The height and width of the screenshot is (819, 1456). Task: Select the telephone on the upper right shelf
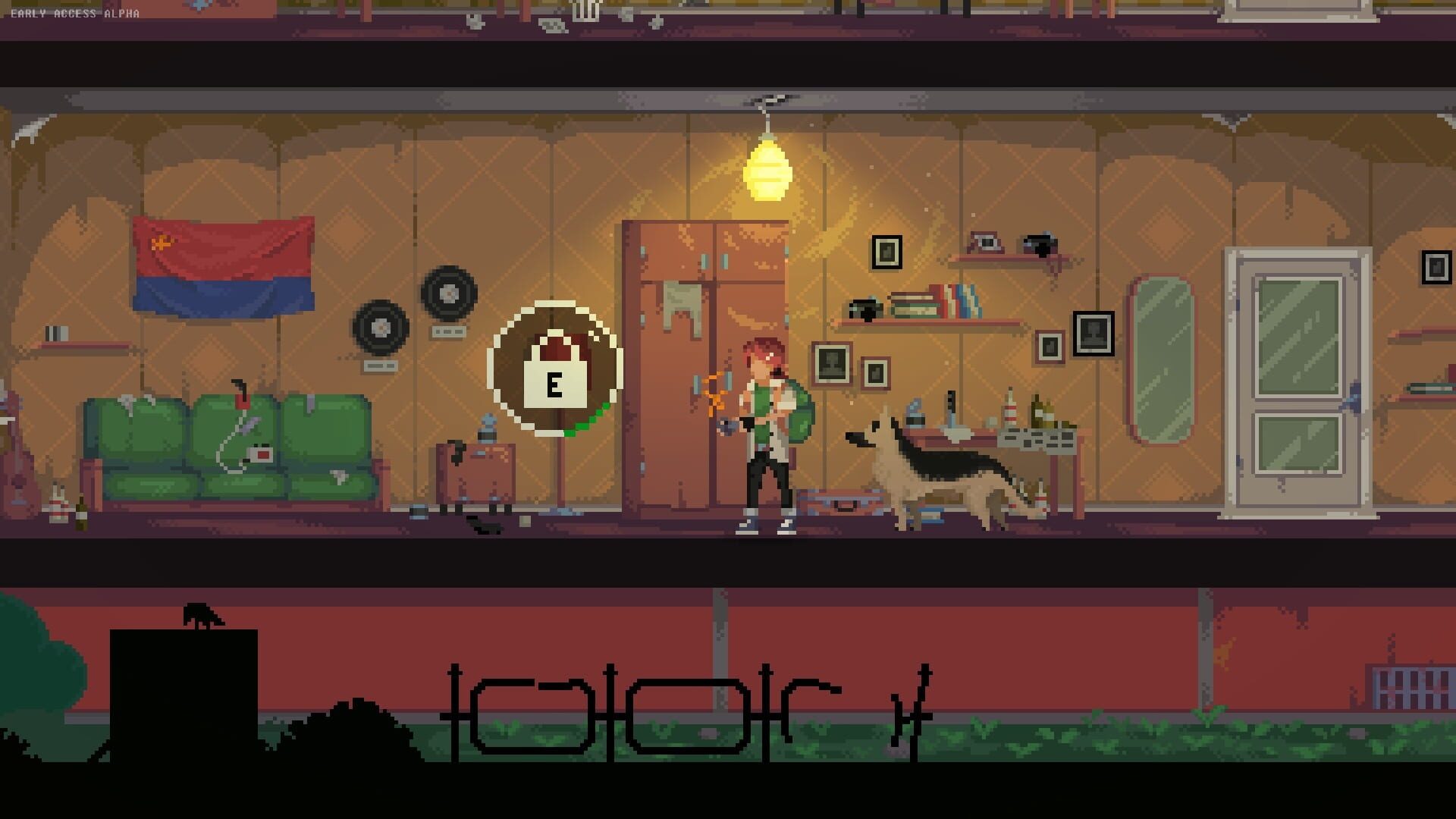[x=984, y=244]
